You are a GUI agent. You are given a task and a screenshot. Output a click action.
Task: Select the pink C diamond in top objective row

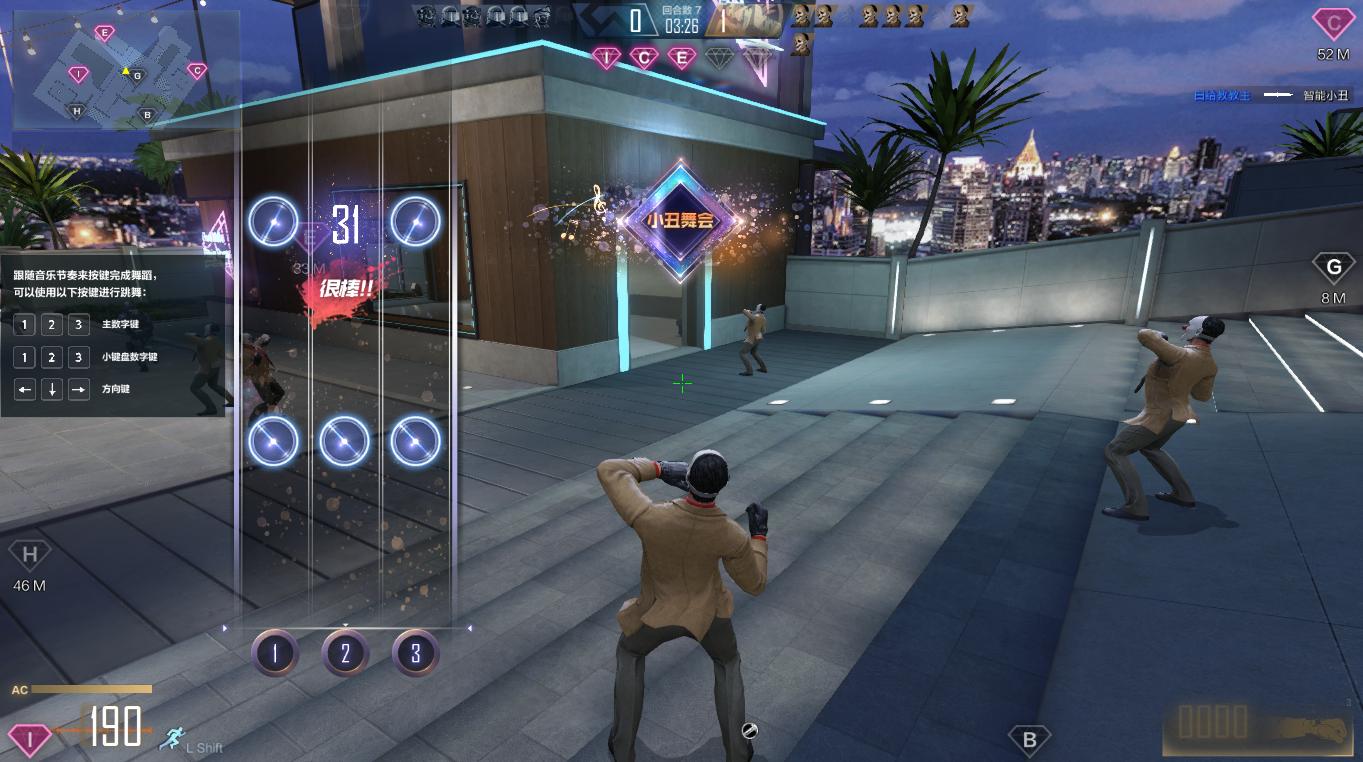644,58
